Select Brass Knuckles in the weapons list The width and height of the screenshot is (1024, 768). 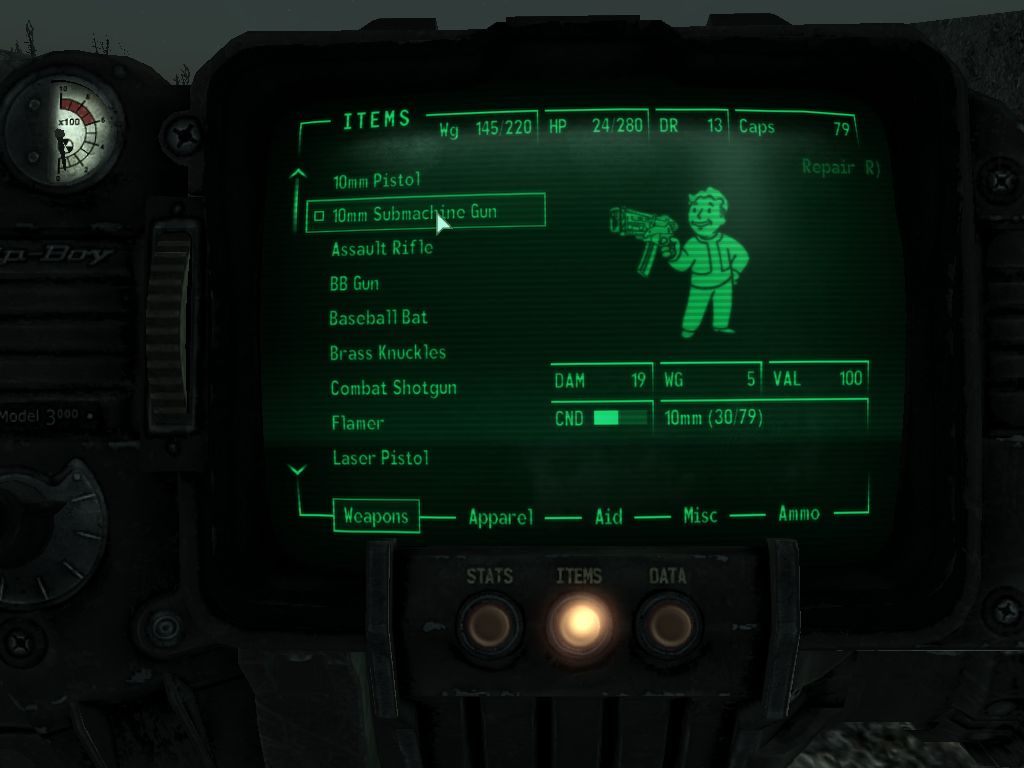tap(388, 353)
